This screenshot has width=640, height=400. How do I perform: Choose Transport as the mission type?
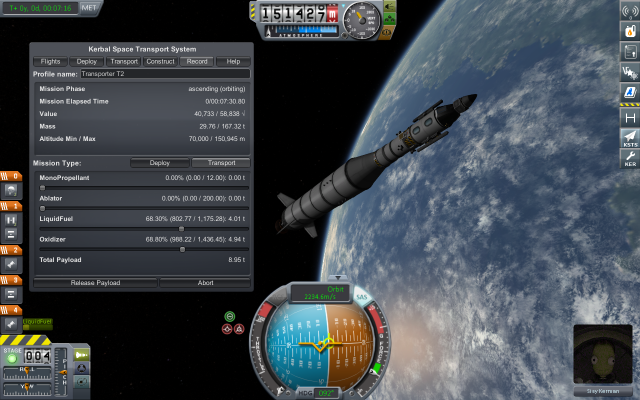pyautogui.click(x=221, y=163)
